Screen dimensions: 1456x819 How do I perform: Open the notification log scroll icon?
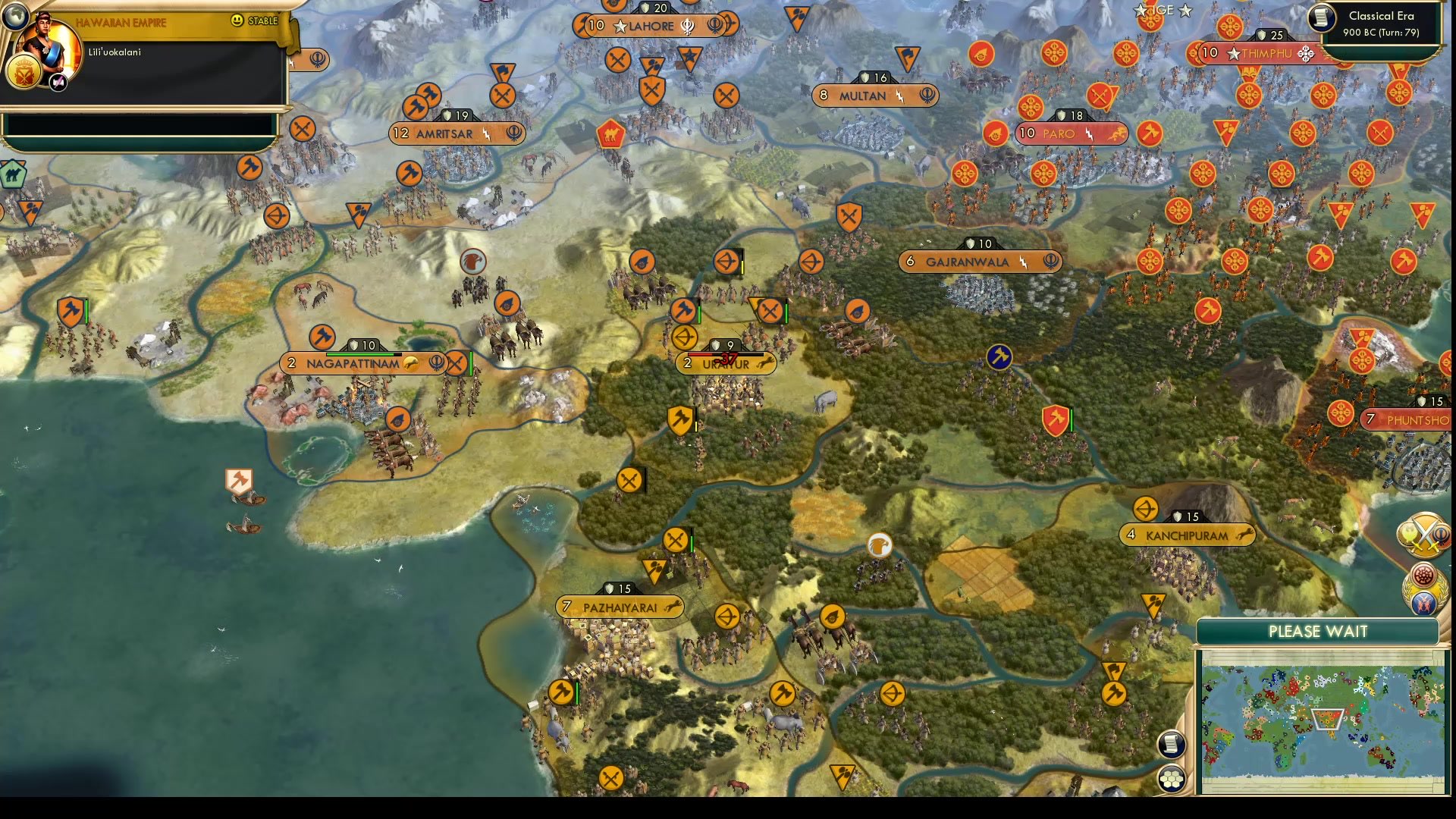[1170, 745]
